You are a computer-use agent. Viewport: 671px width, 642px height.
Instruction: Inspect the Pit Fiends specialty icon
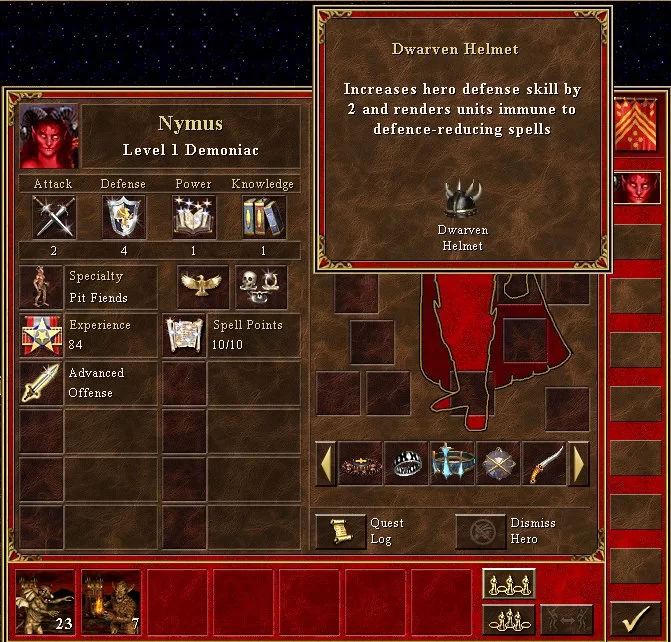41,287
